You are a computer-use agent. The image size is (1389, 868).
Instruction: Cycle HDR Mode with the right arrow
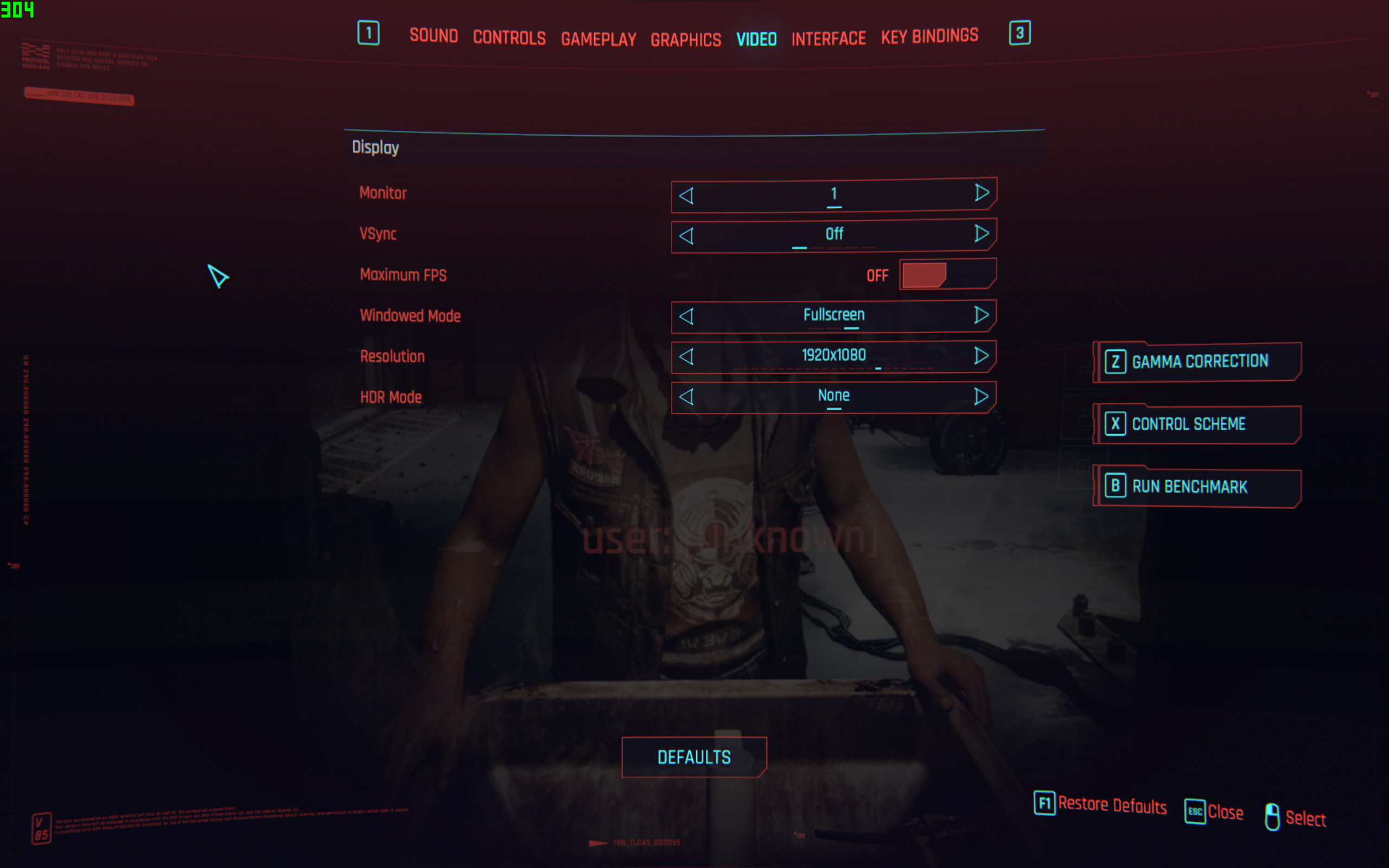982,396
